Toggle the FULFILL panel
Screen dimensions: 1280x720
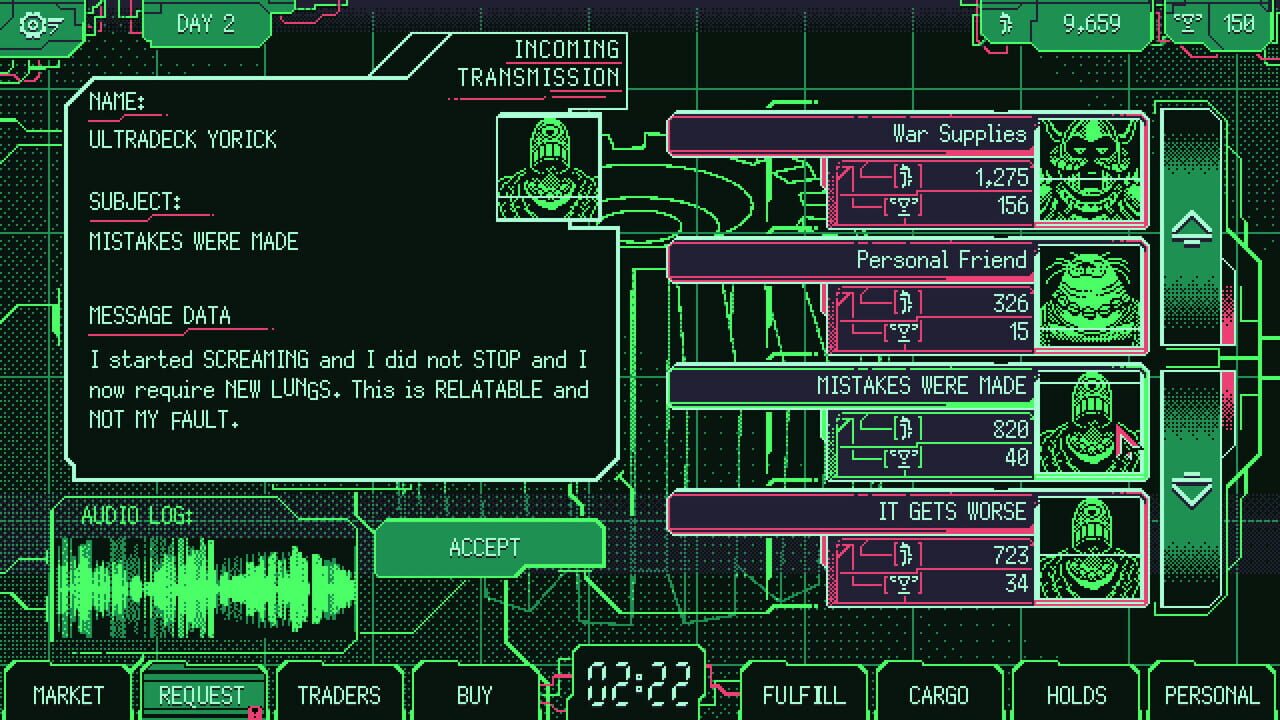pyautogui.click(x=804, y=694)
